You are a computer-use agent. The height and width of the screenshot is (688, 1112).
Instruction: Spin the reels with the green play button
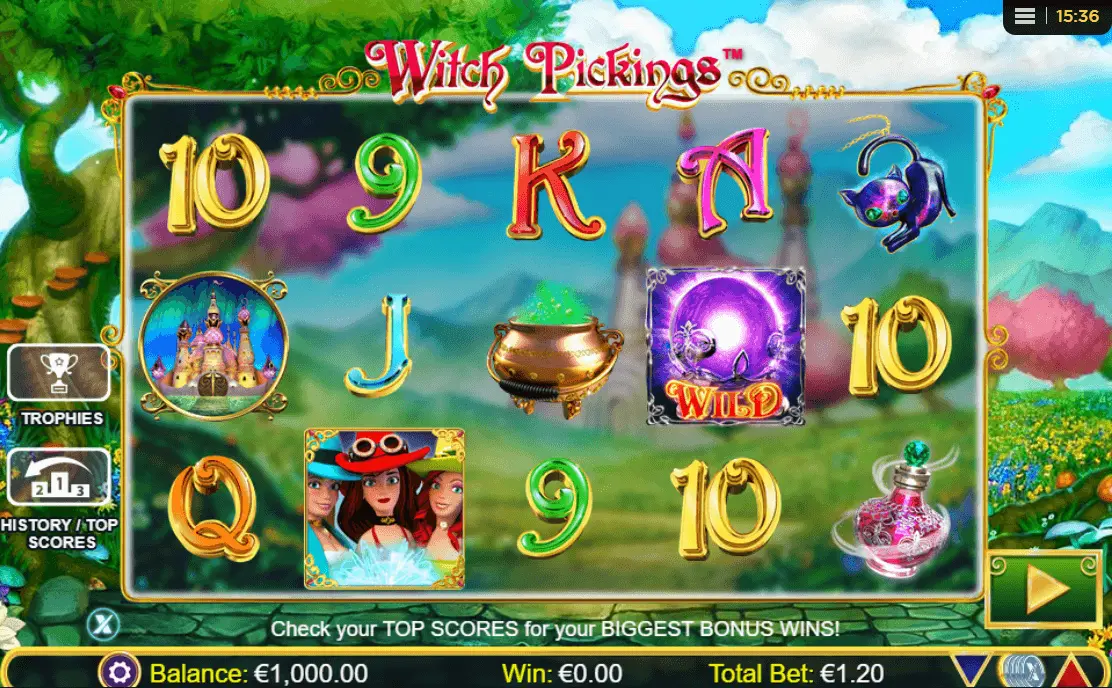[x=1042, y=590]
